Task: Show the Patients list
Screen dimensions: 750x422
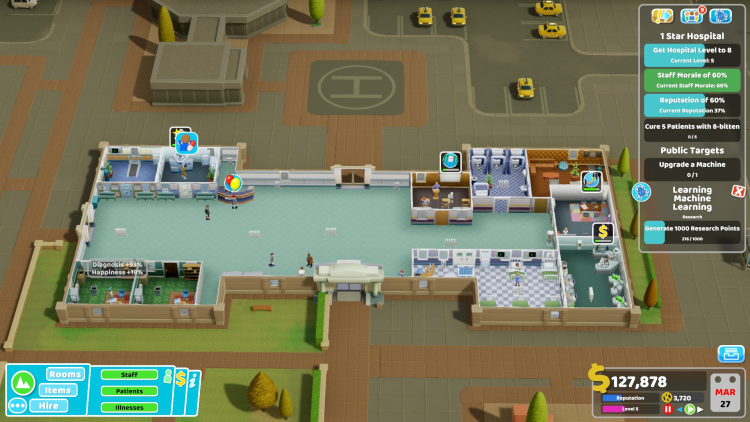Action: tap(129, 391)
